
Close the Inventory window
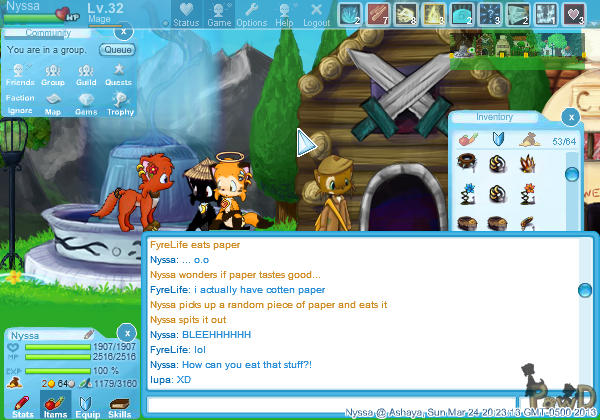[x=570, y=117]
